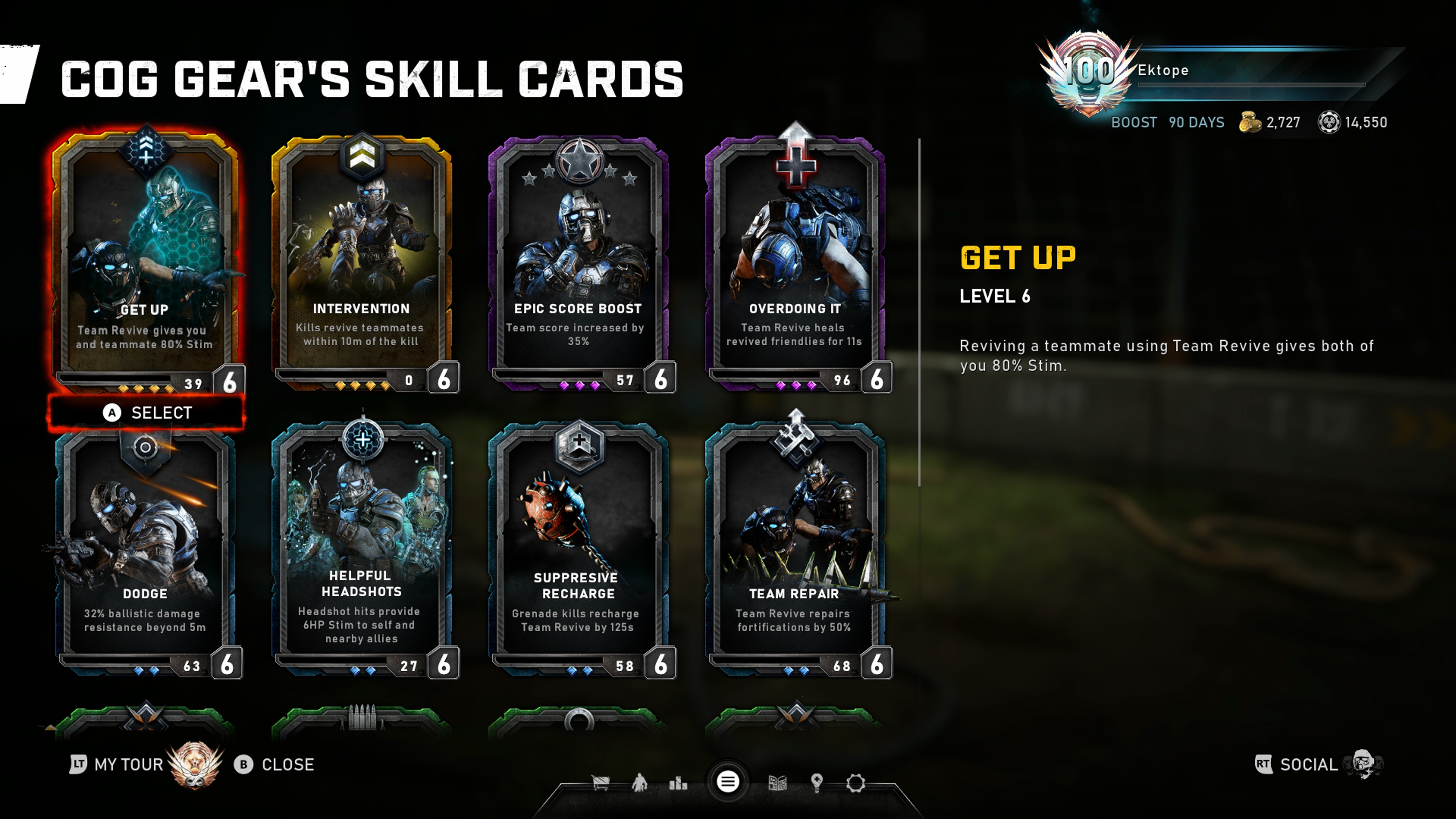Choose the Intervention skill card

(362, 260)
